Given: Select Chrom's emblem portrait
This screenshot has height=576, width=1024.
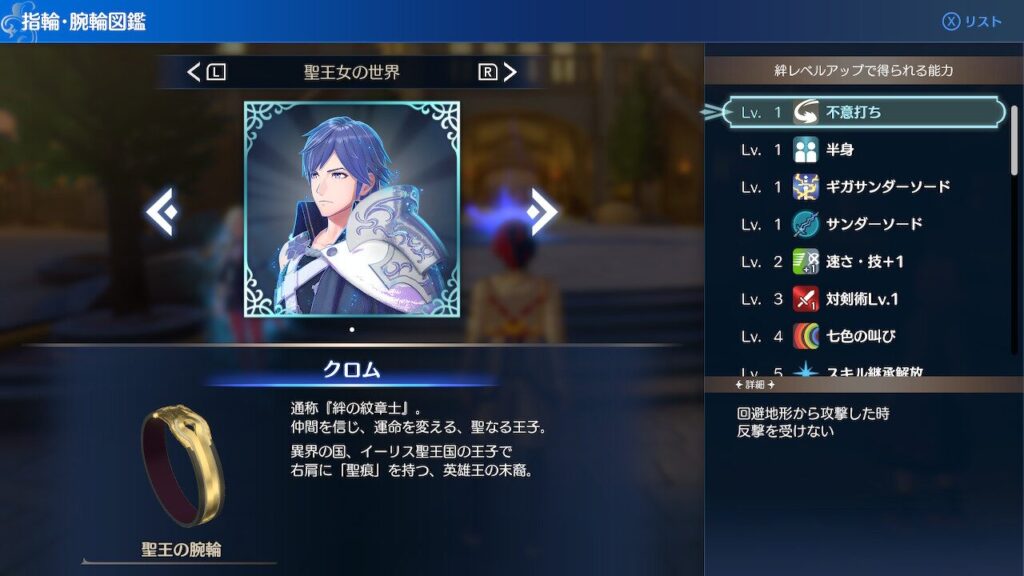Looking at the screenshot, I should click(352, 209).
